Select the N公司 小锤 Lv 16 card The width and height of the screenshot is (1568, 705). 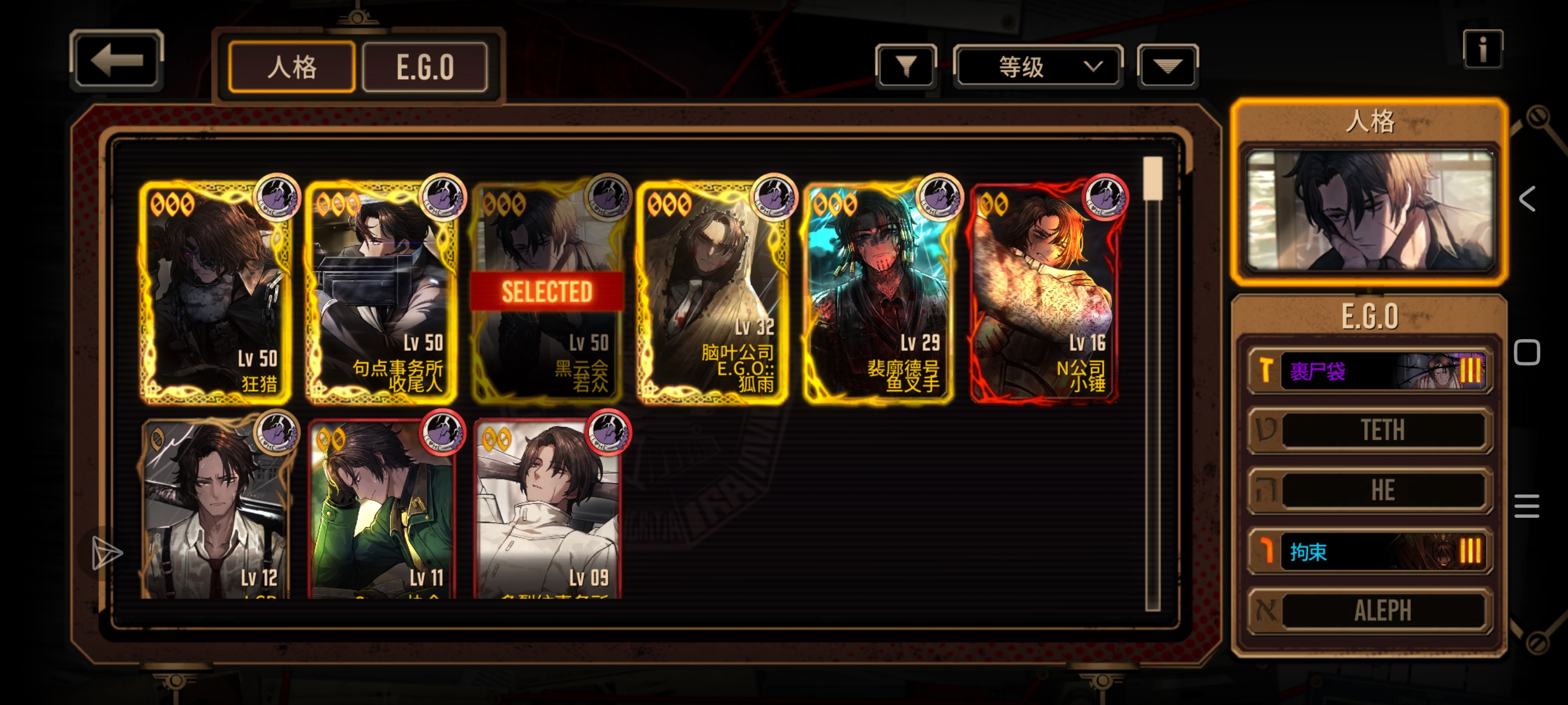(1045, 292)
